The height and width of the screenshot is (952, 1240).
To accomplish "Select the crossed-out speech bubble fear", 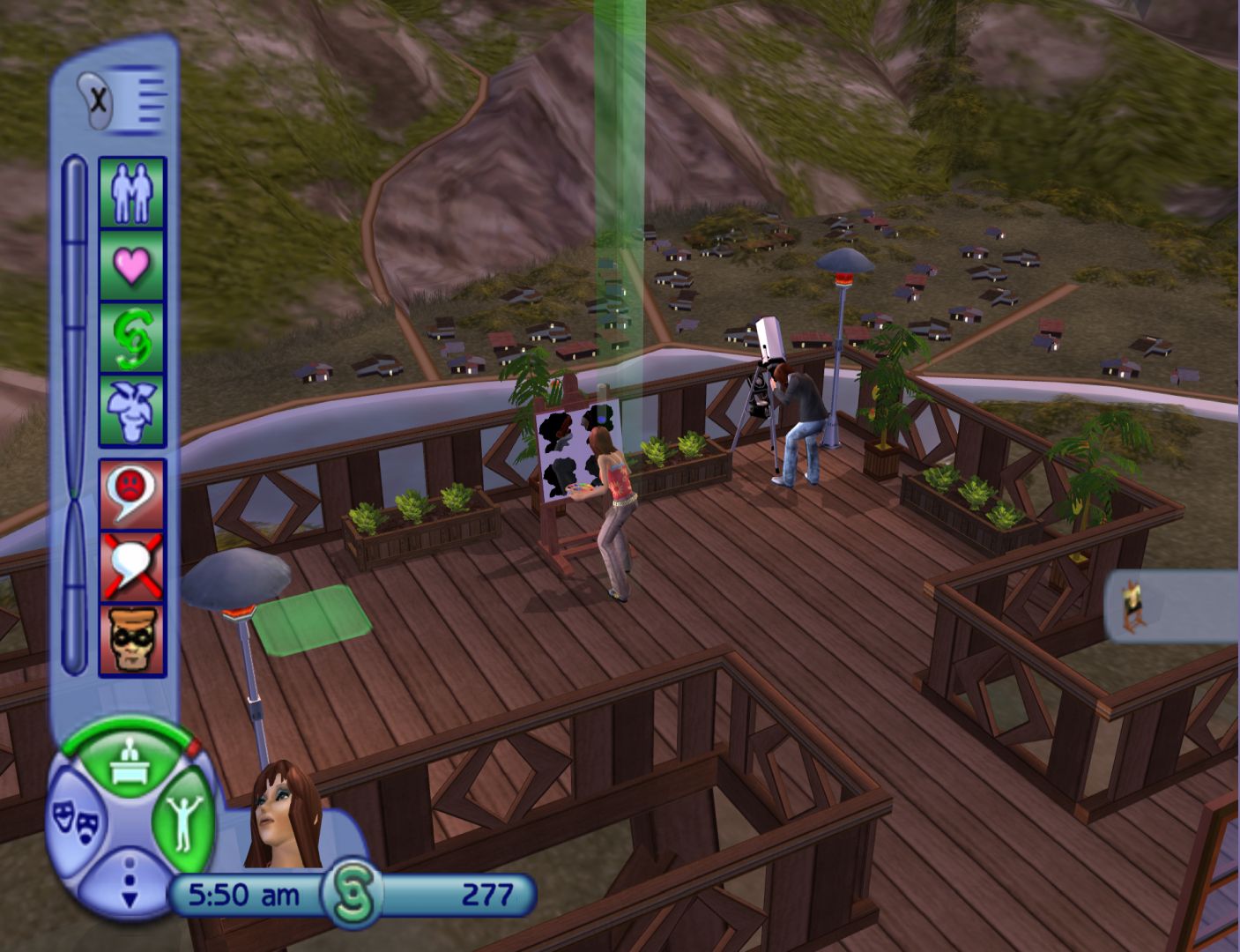I will pos(132,565).
